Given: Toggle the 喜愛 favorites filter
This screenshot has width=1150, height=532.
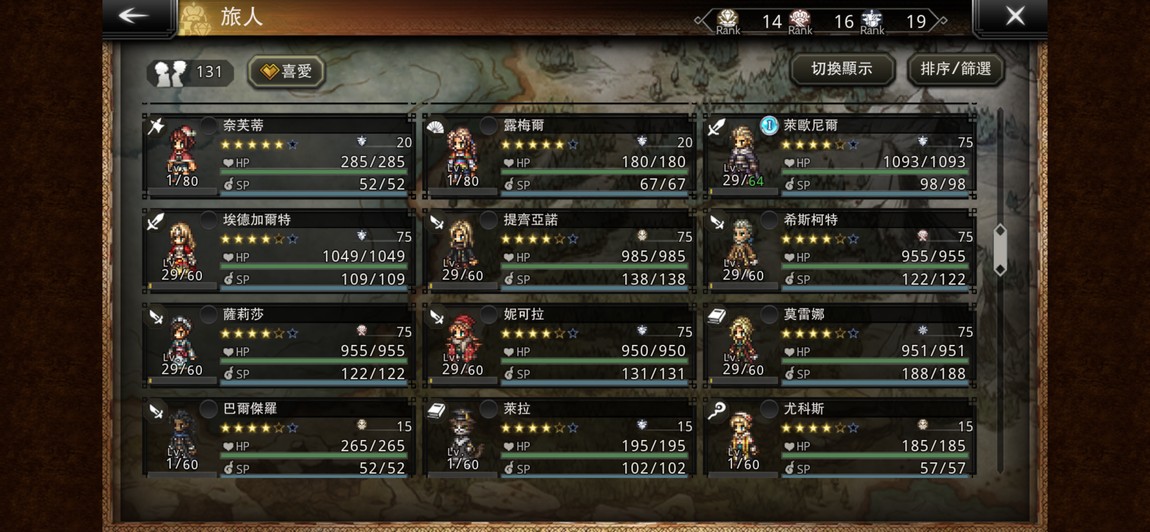Looking at the screenshot, I should [x=286, y=71].
